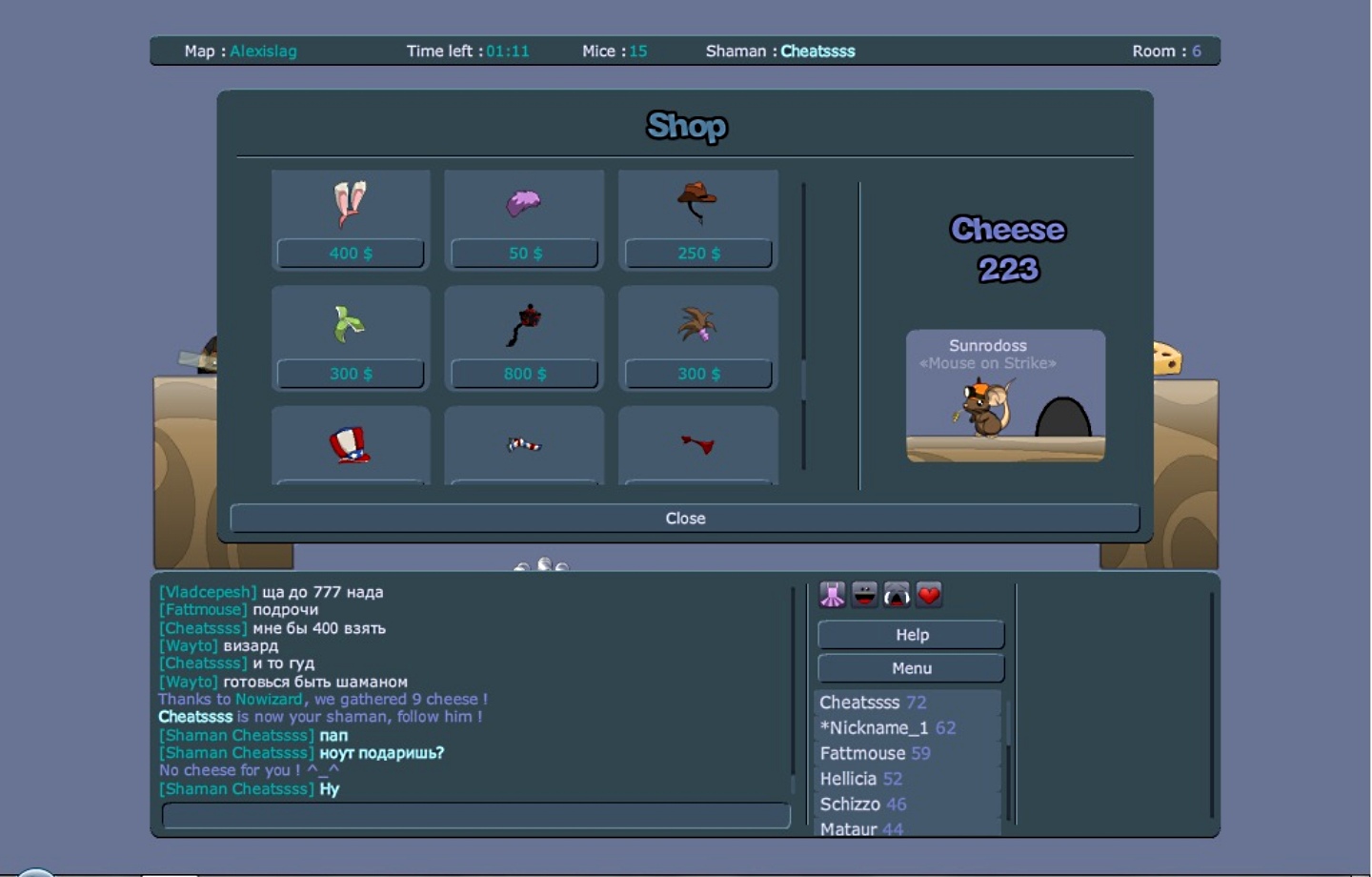This screenshot has height=877, width=1372.
Task: Purchase the feather headdress for 300 $
Action: click(698, 374)
